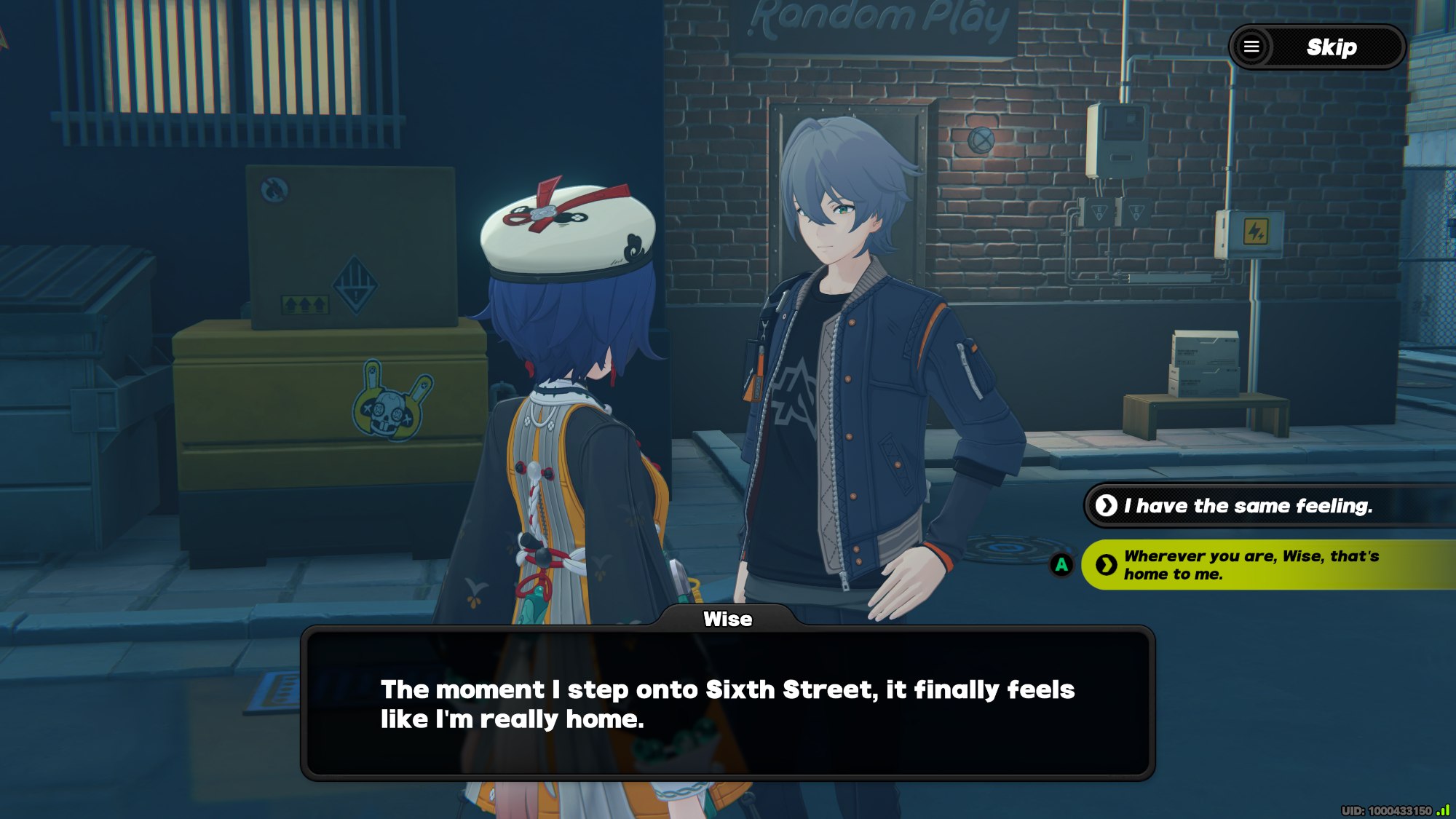
Task: Open the dialogue menu icon beside Skip
Action: [x=1251, y=47]
